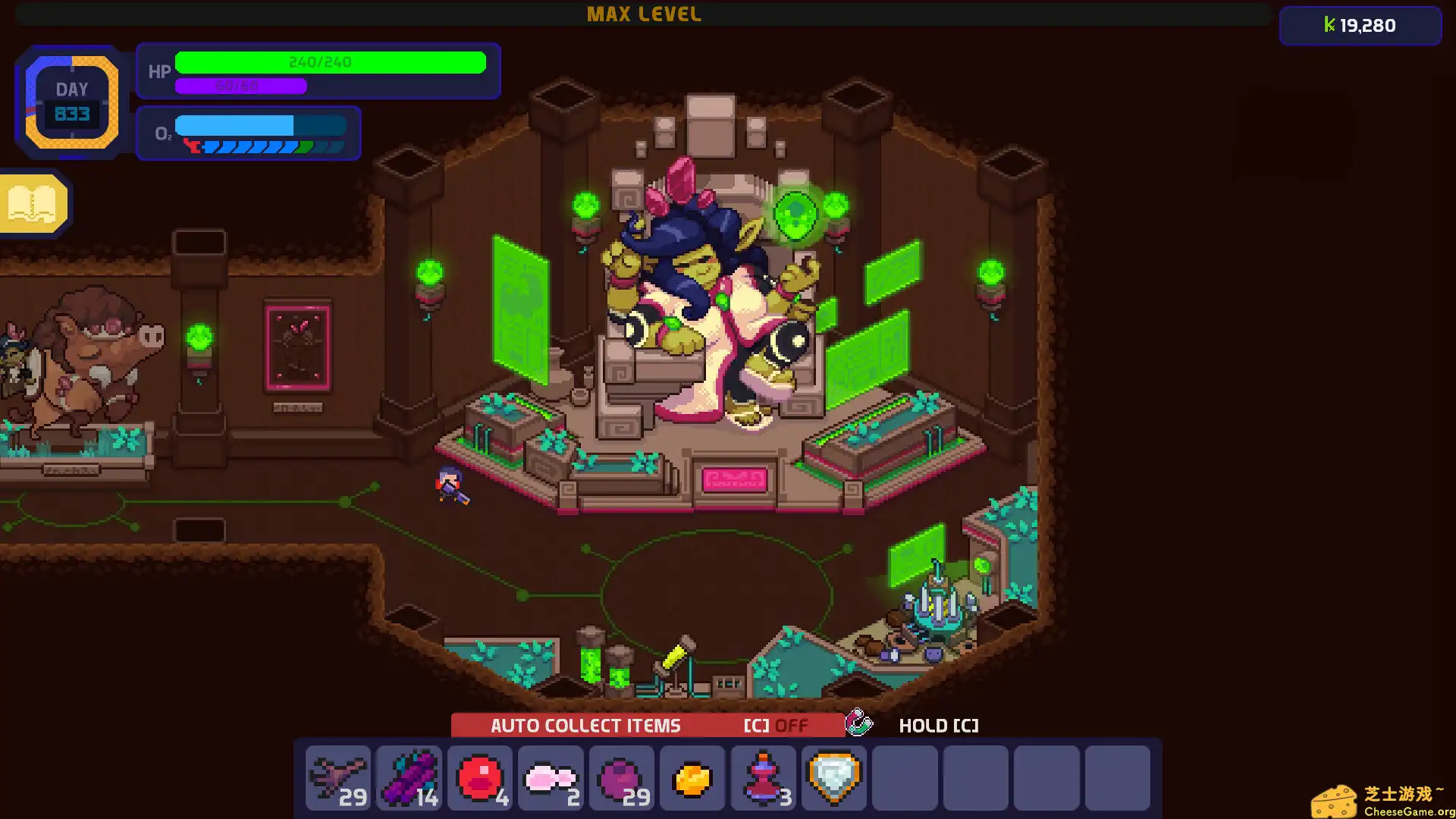Pick the diamond shield item slot
This screenshot has width=1456, height=819.
tap(834, 777)
